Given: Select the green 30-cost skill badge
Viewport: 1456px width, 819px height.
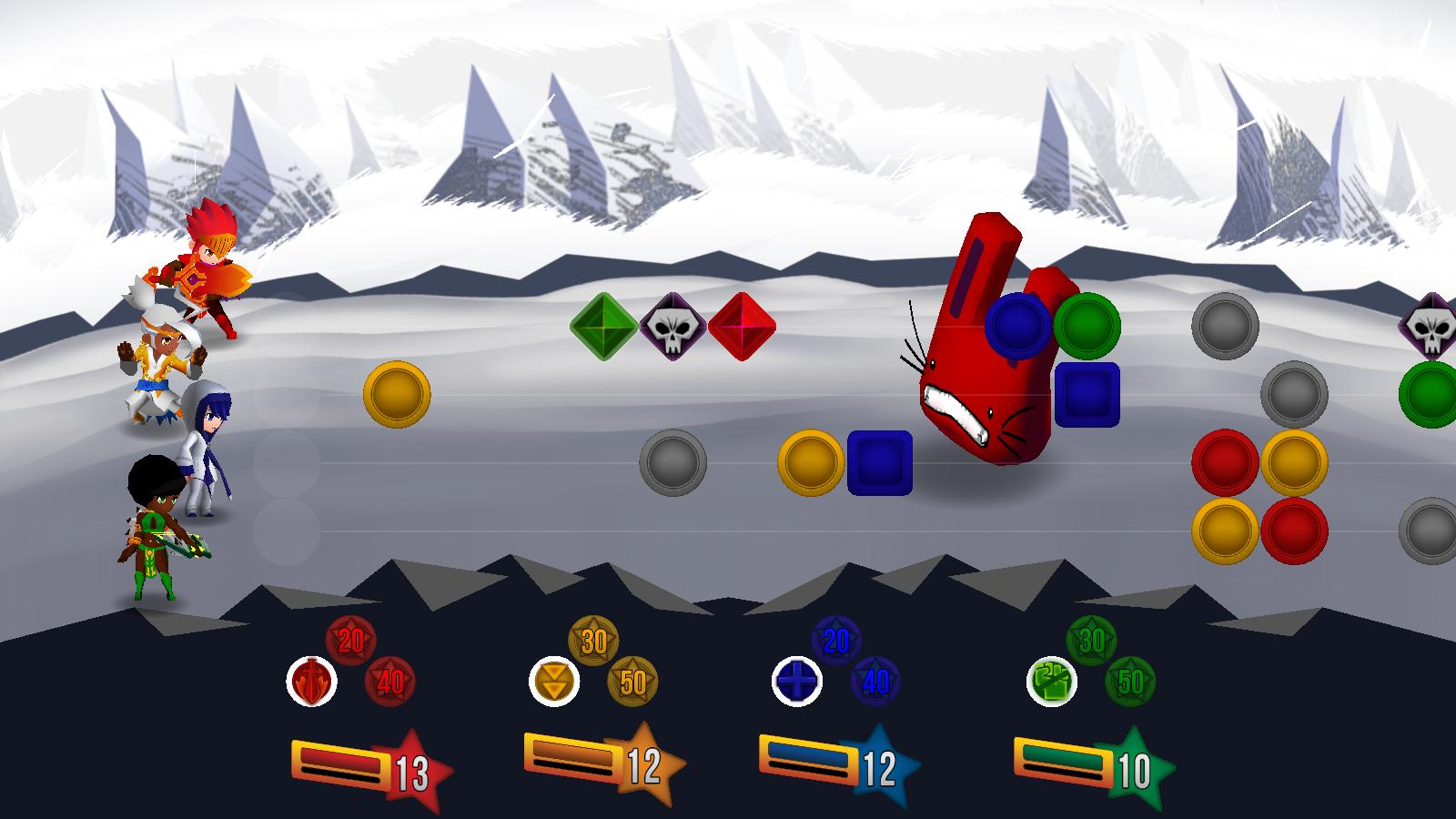Looking at the screenshot, I should [1091, 641].
